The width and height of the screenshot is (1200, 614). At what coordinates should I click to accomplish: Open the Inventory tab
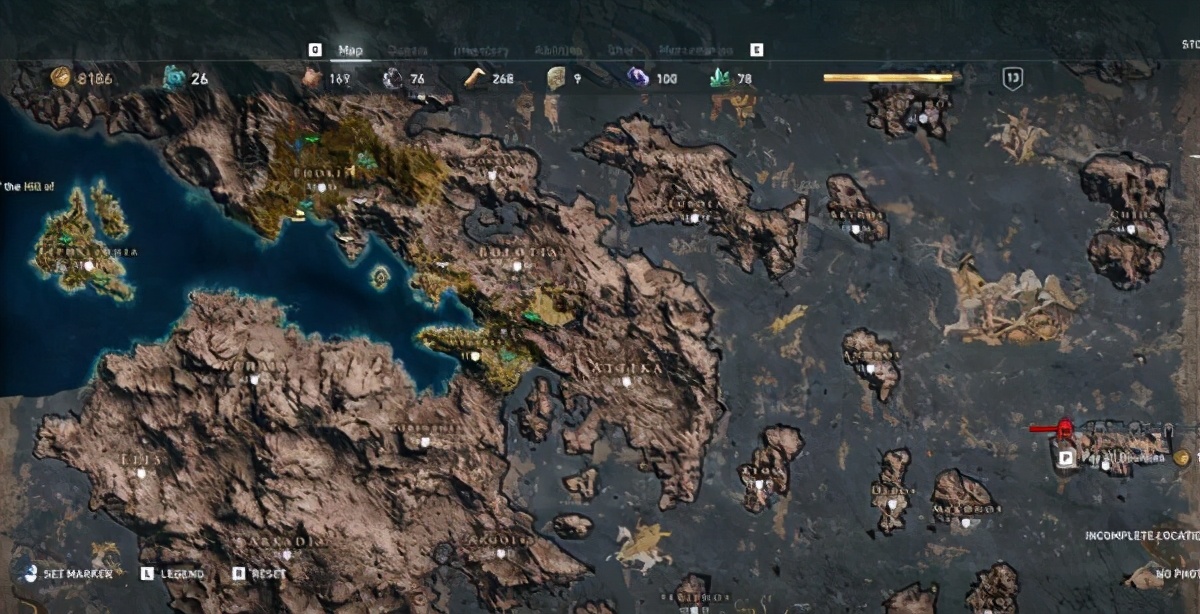point(481,50)
